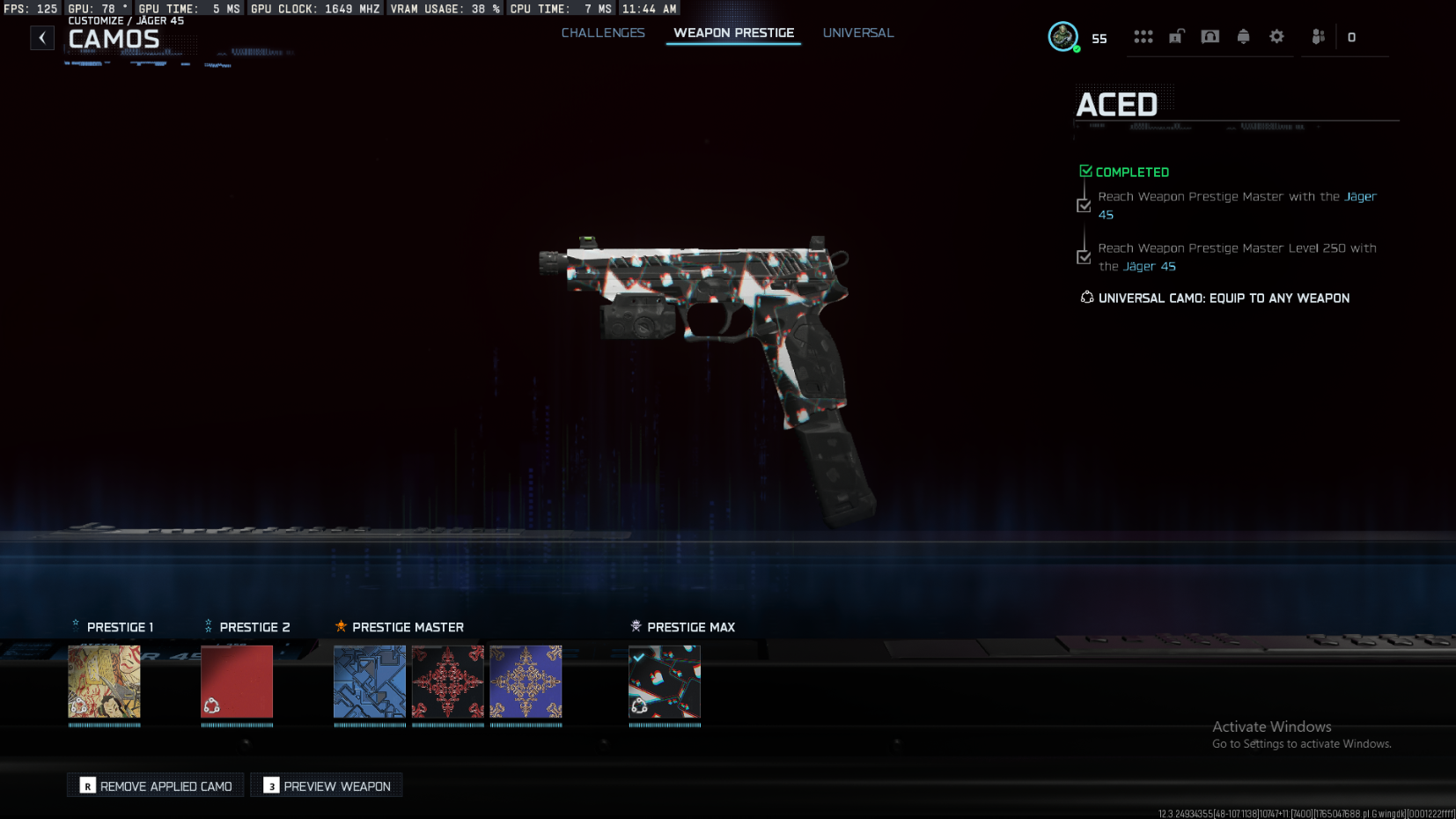The image size is (1456, 819).
Task: Open the notifications bell
Action: (1243, 37)
